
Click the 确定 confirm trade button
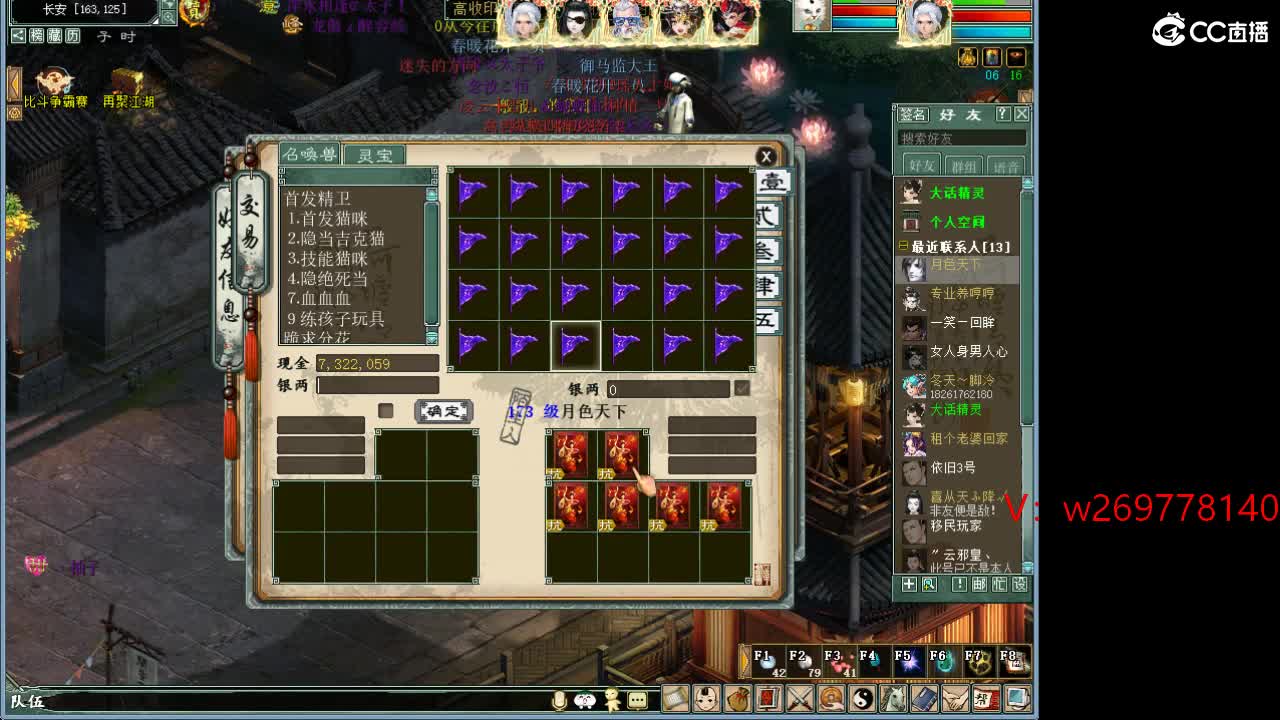coord(443,411)
